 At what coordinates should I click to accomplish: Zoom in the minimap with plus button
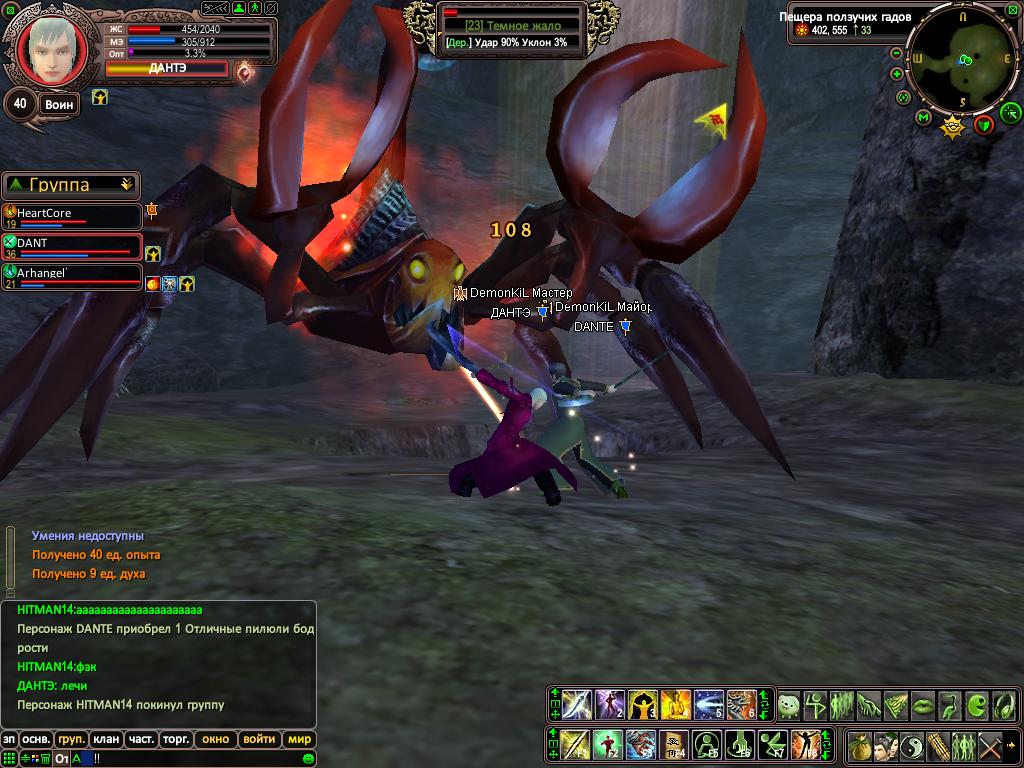(x=896, y=75)
